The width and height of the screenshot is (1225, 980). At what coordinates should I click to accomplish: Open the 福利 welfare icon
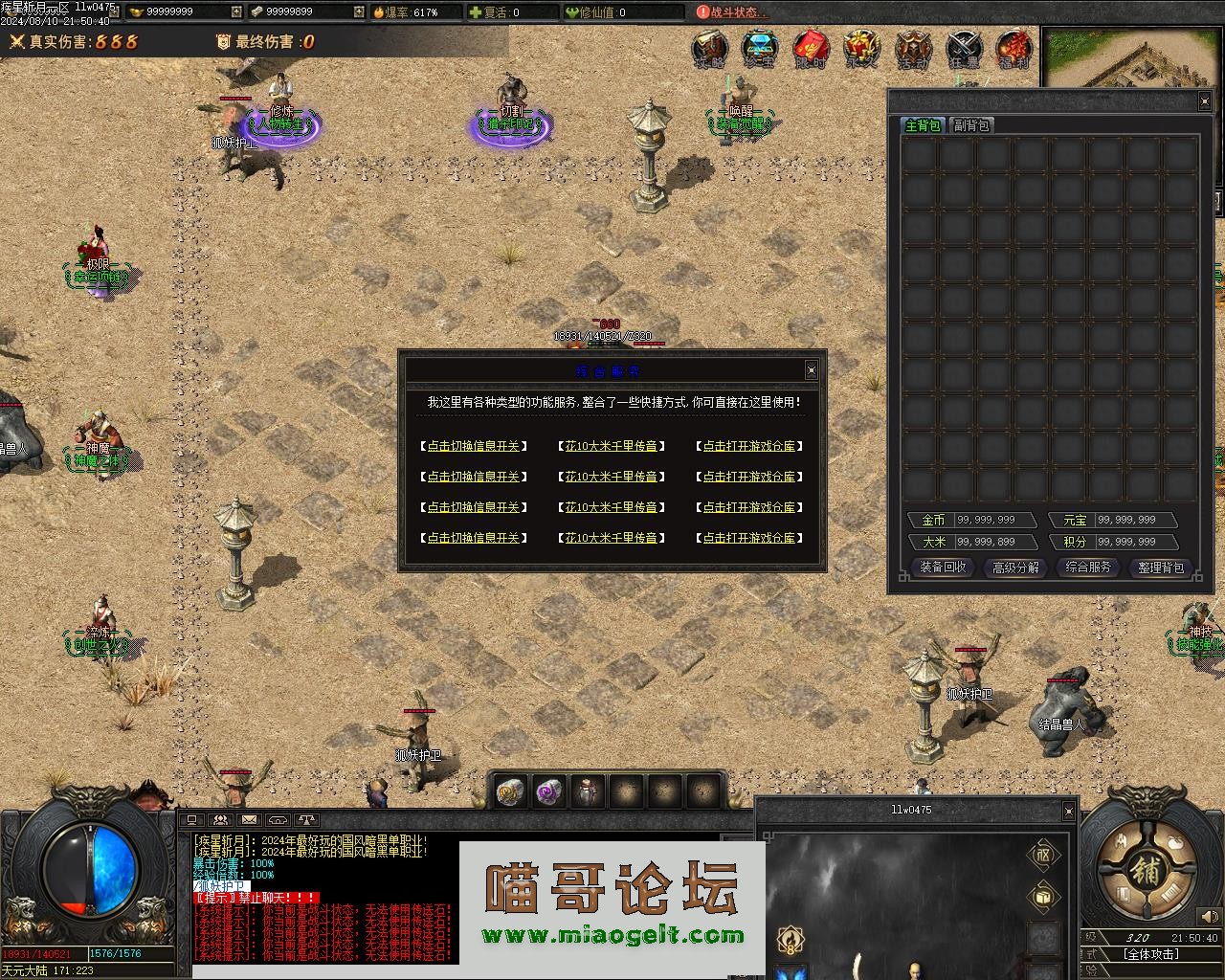pos(1013,49)
